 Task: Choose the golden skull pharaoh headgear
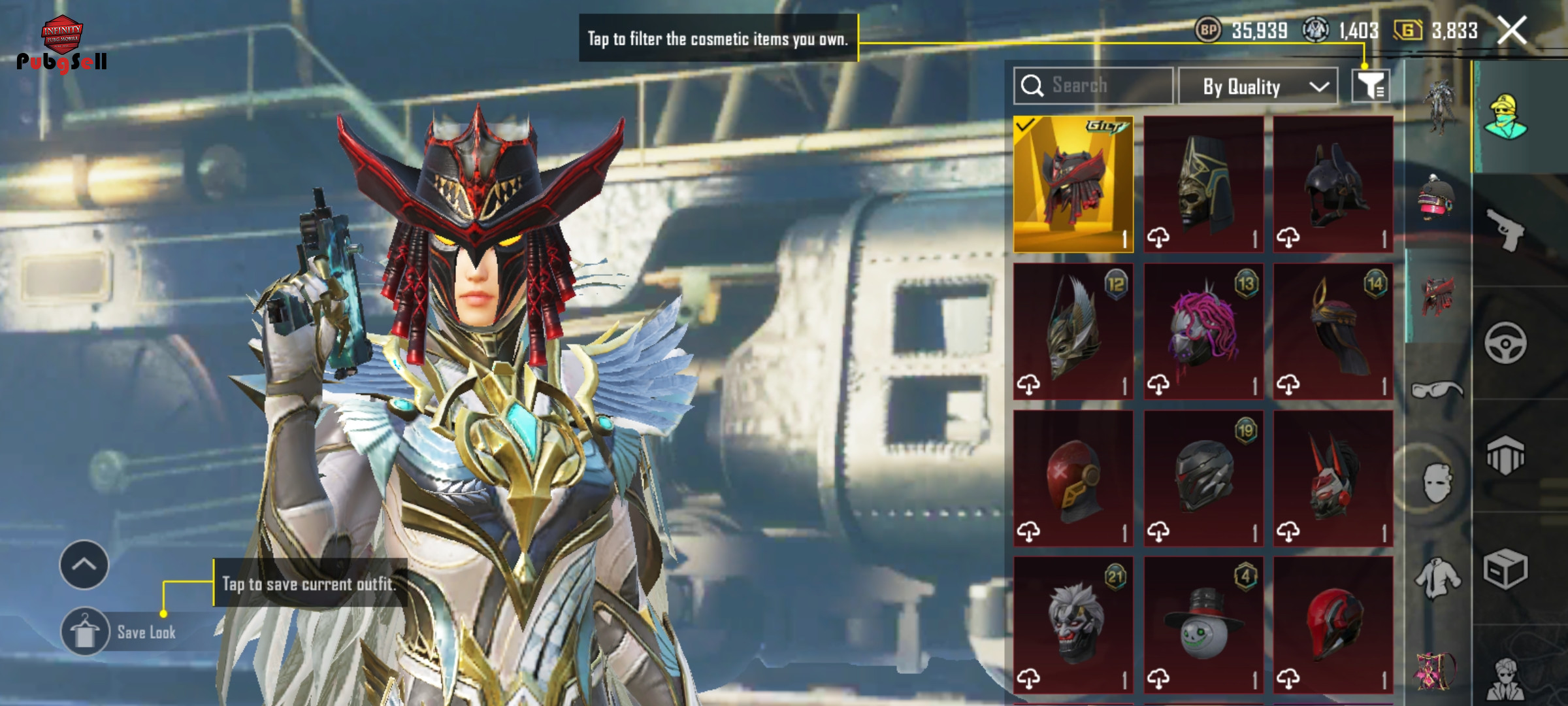pyautogui.click(x=1203, y=184)
